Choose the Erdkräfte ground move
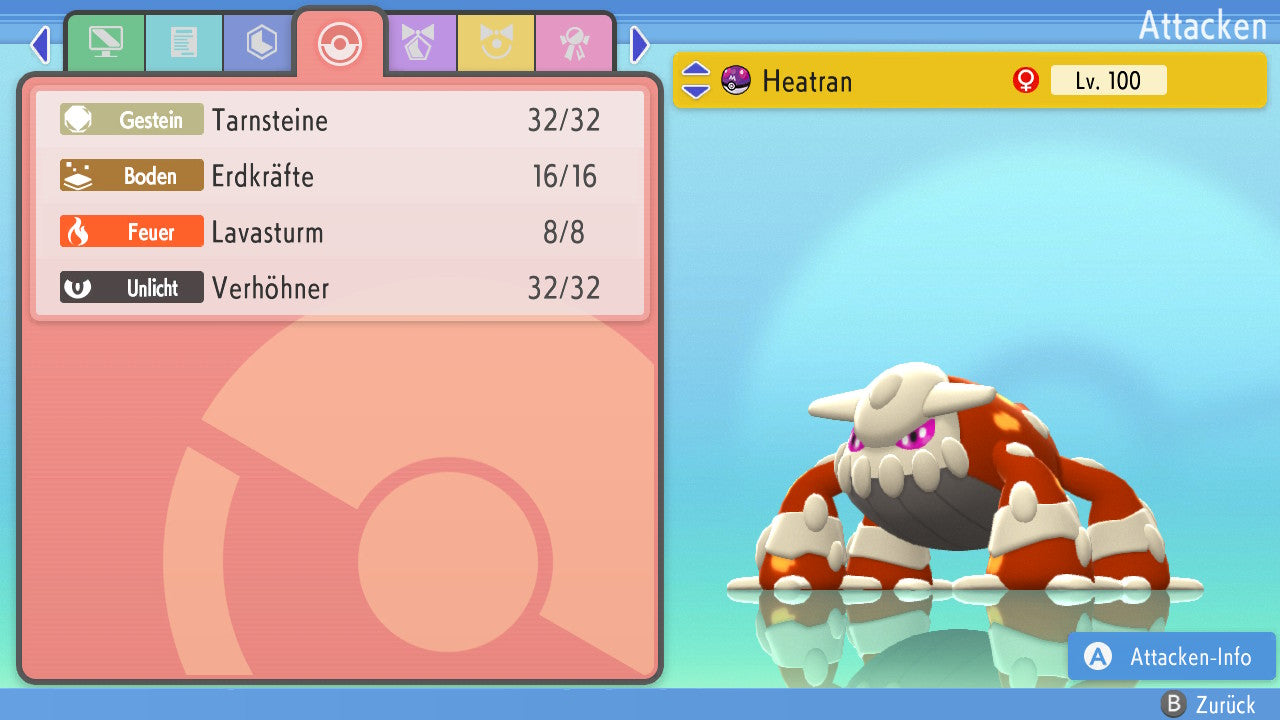The width and height of the screenshot is (1280, 720). pos(340,177)
